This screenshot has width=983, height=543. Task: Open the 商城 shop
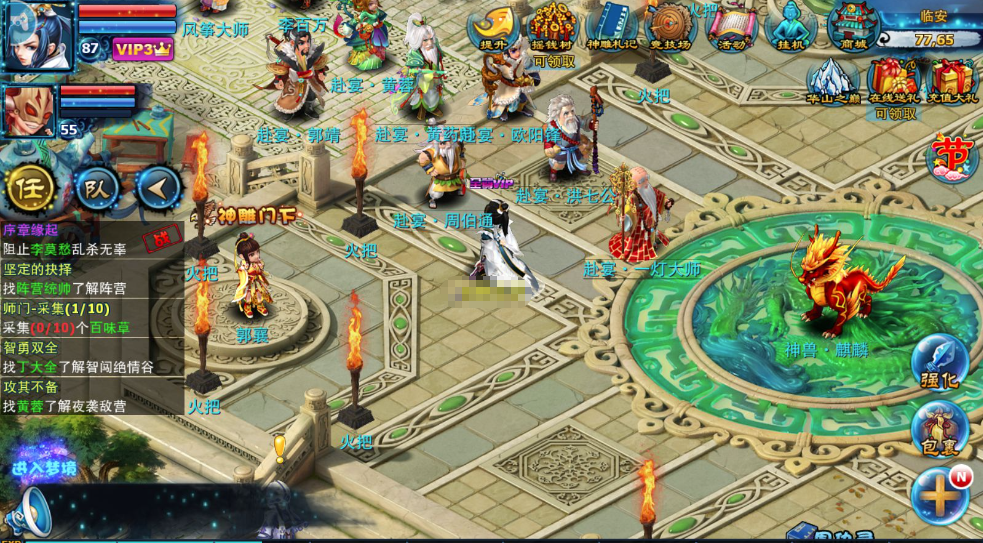tap(852, 27)
